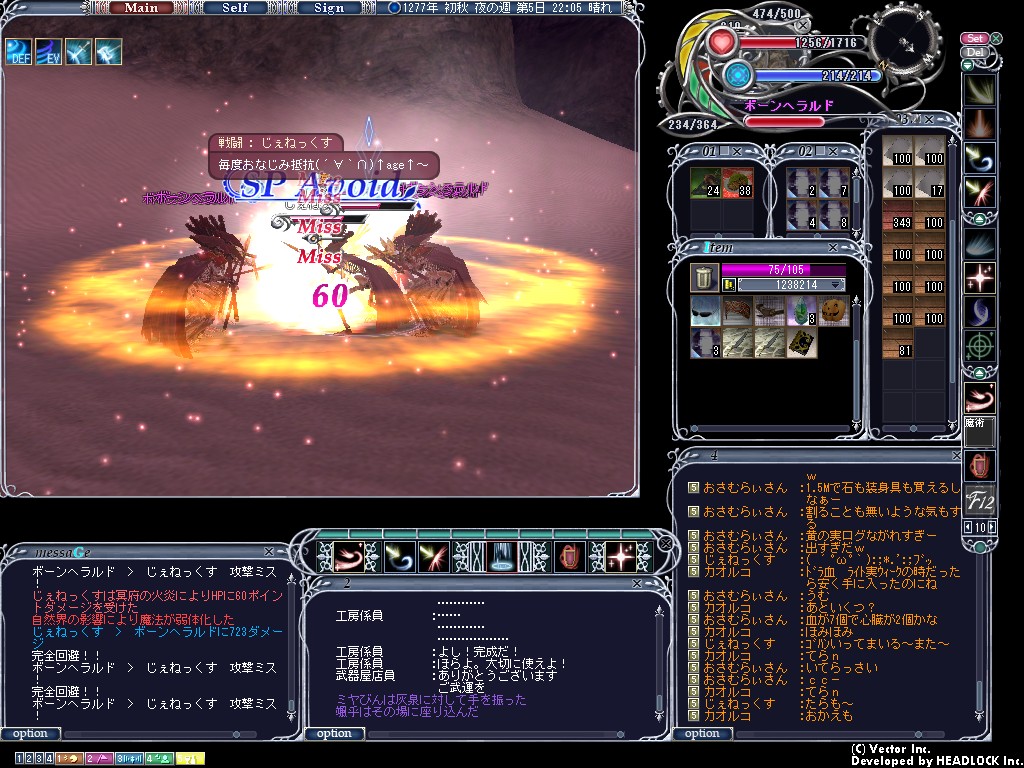Viewport: 1024px width, 768px height.
Task: Activate the sparkle star skill in hotbar
Action: click(x=622, y=556)
